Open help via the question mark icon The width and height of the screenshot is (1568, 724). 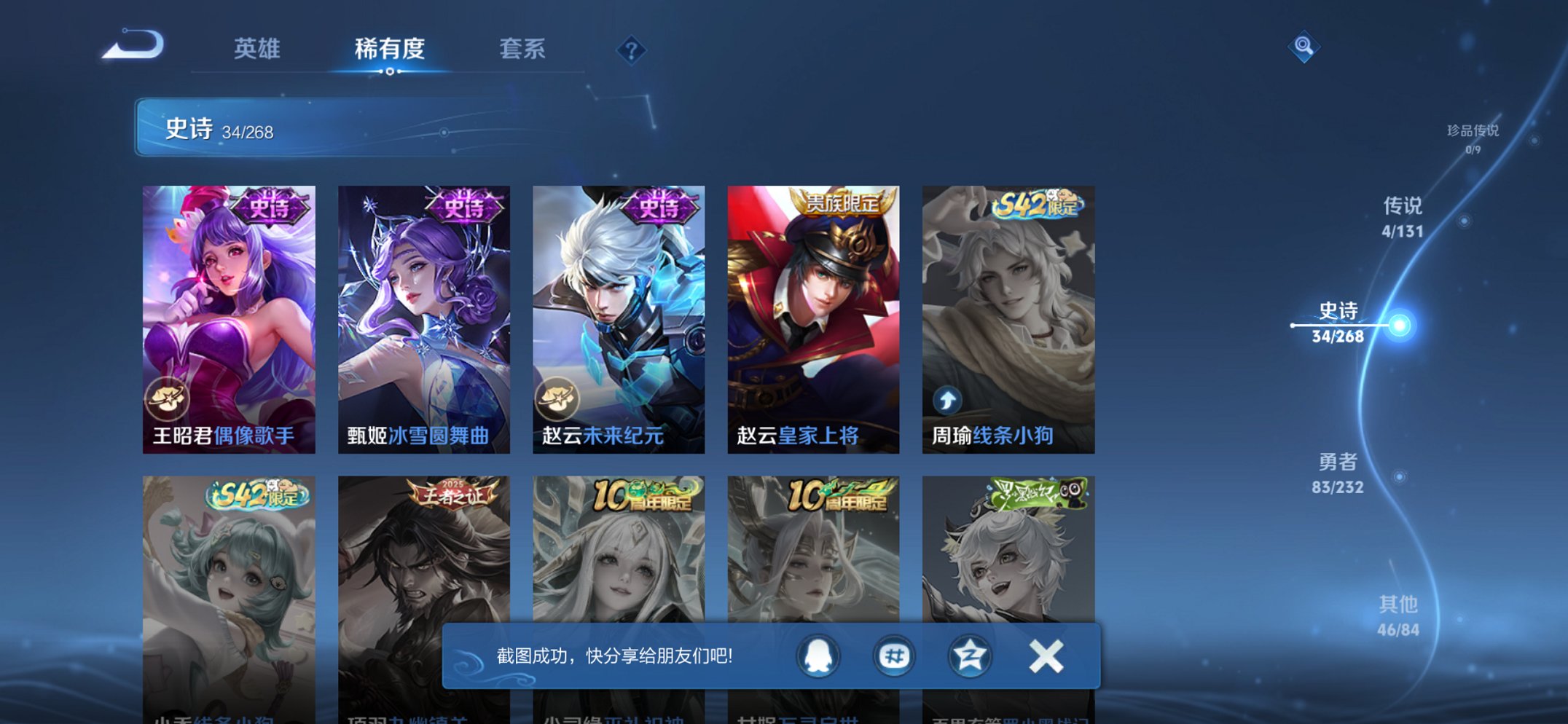click(x=631, y=50)
